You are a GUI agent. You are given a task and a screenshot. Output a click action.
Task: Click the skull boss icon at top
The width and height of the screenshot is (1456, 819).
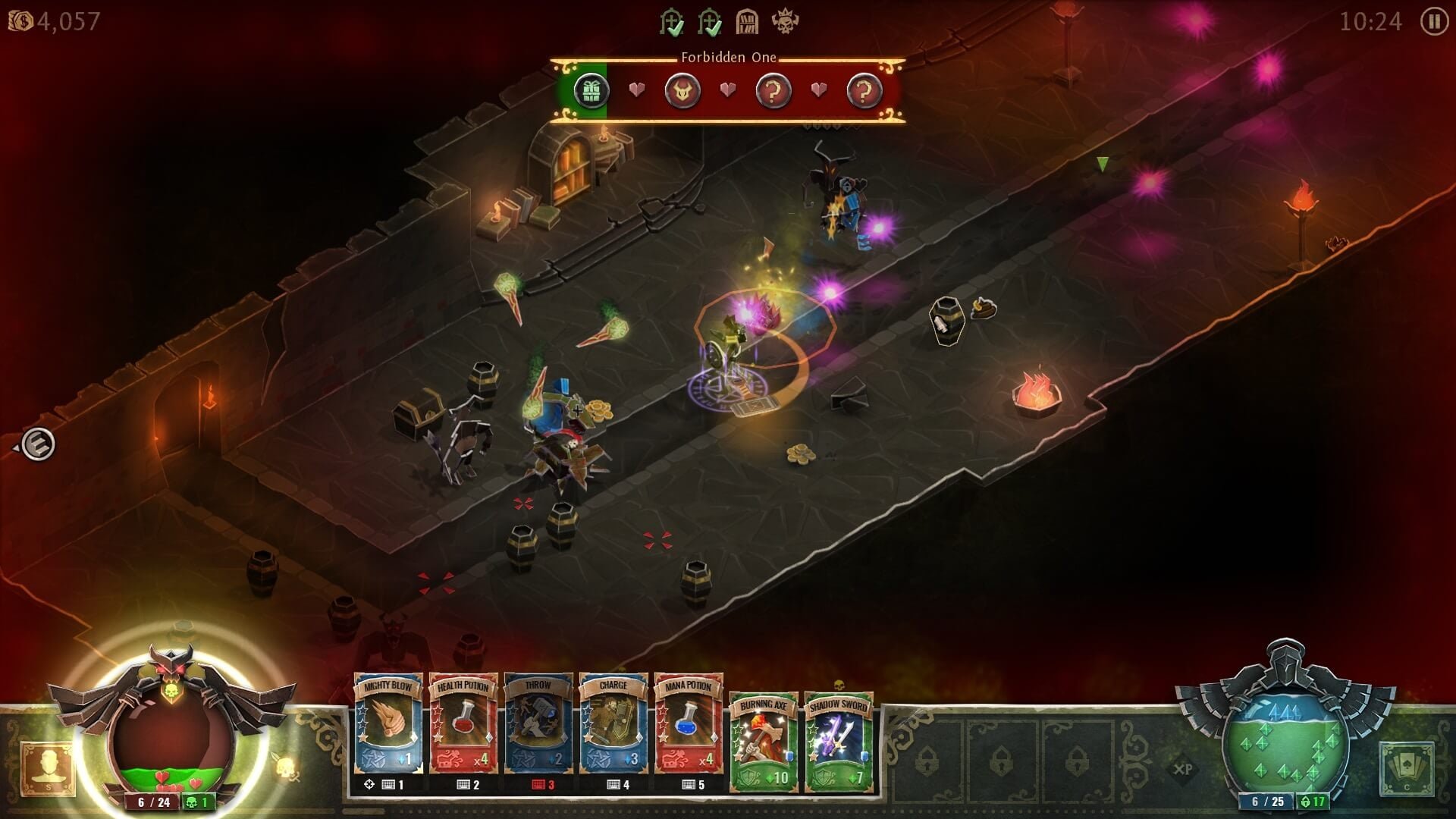click(x=785, y=21)
